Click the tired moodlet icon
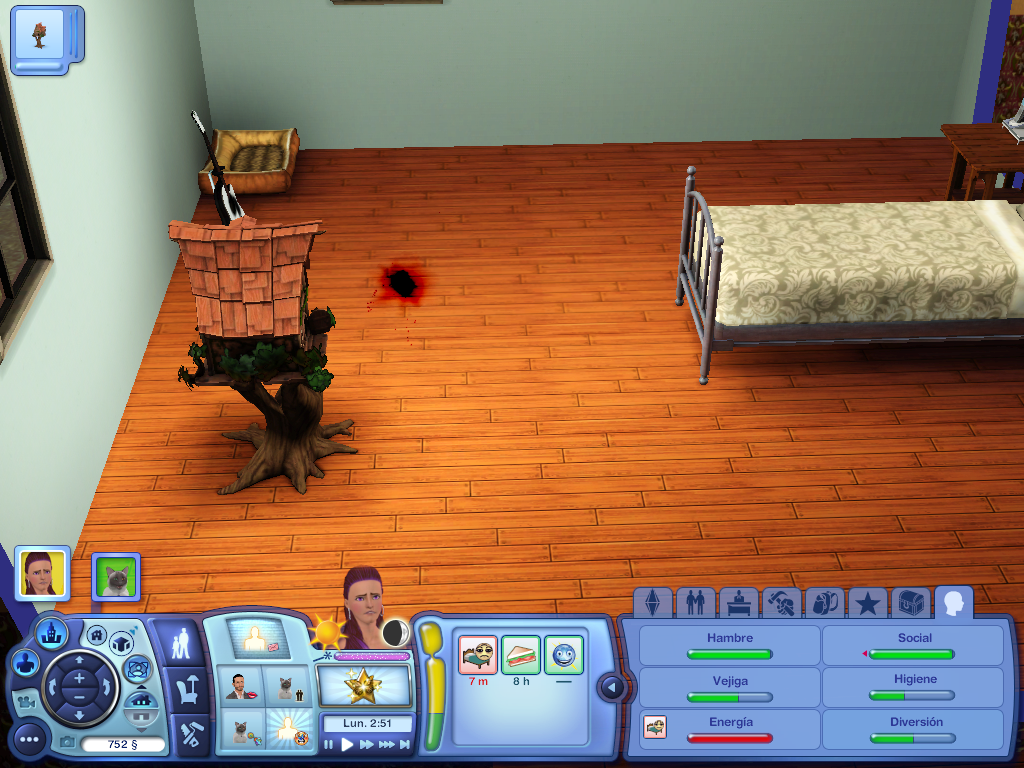 point(478,655)
